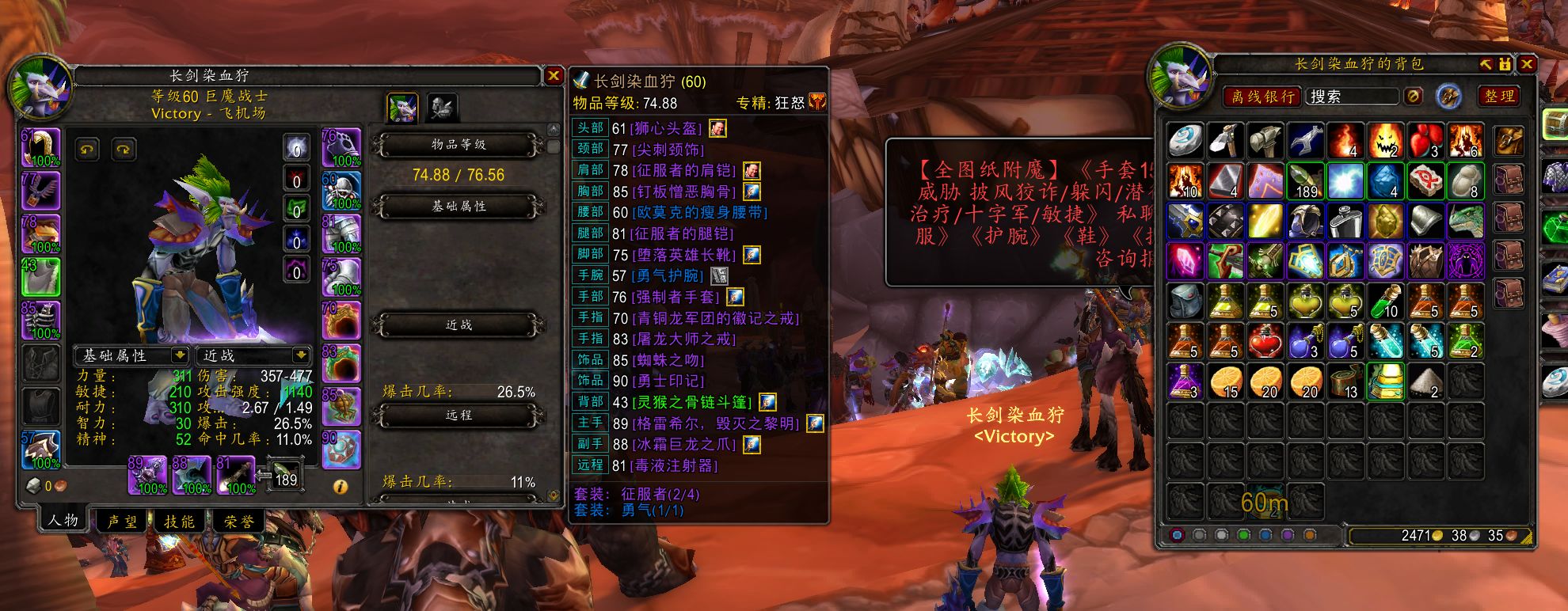Select 狮心头盔 in the equipment list
The height and width of the screenshot is (611, 1568).
(x=669, y=128)
